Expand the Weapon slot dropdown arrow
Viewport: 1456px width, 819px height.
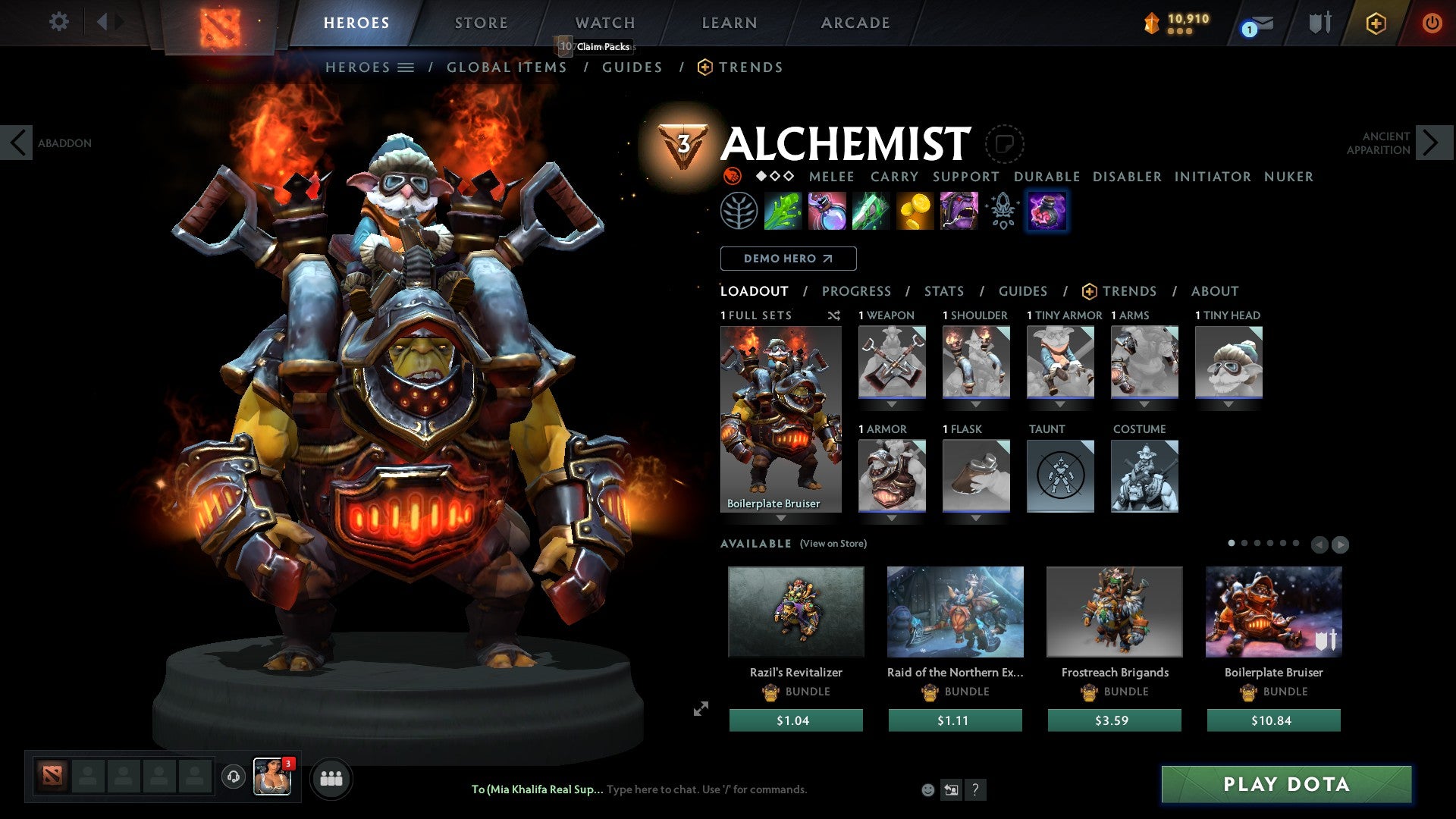click(892, 404)
